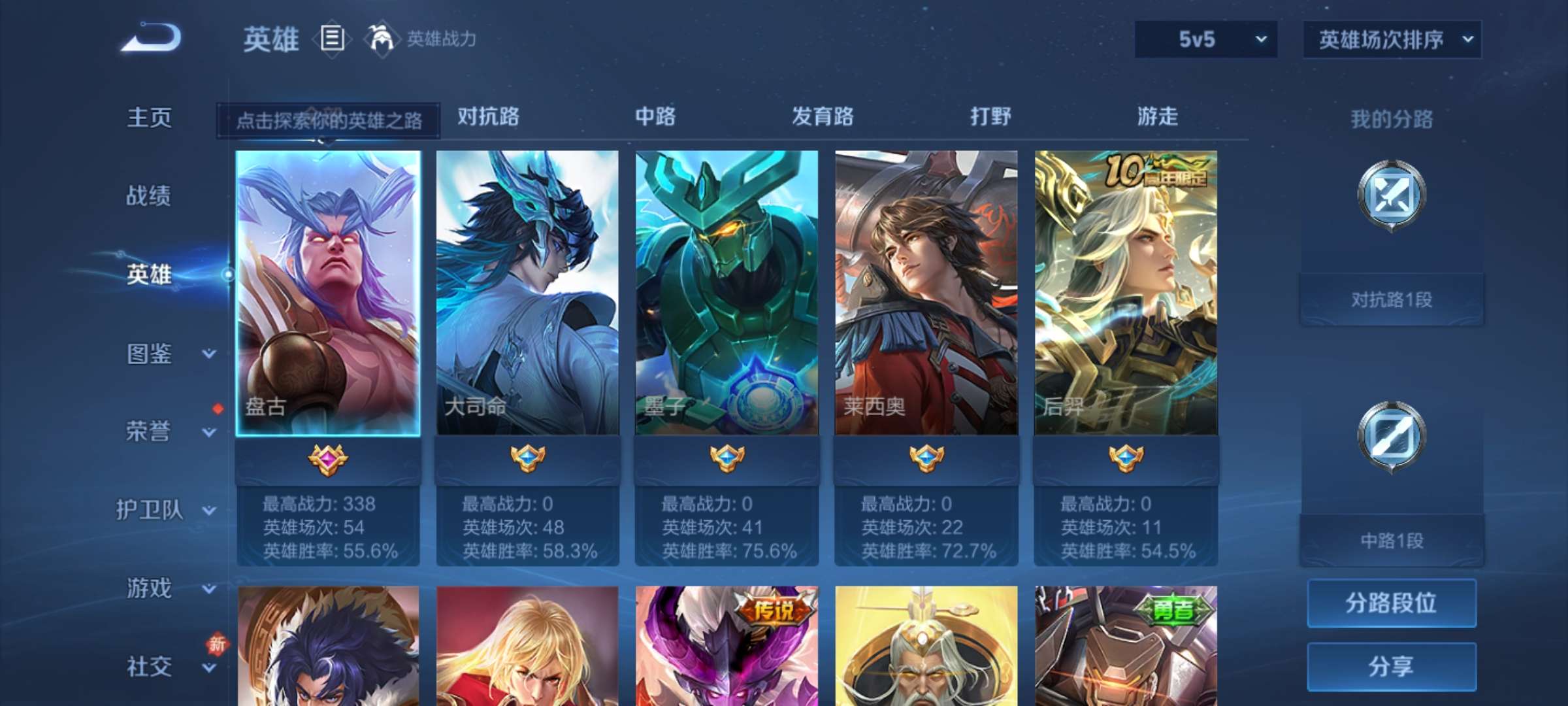Open the 5v5 mode dropdown
This screenshot has height=706, width=1568.
click(x=1204, y=39)
